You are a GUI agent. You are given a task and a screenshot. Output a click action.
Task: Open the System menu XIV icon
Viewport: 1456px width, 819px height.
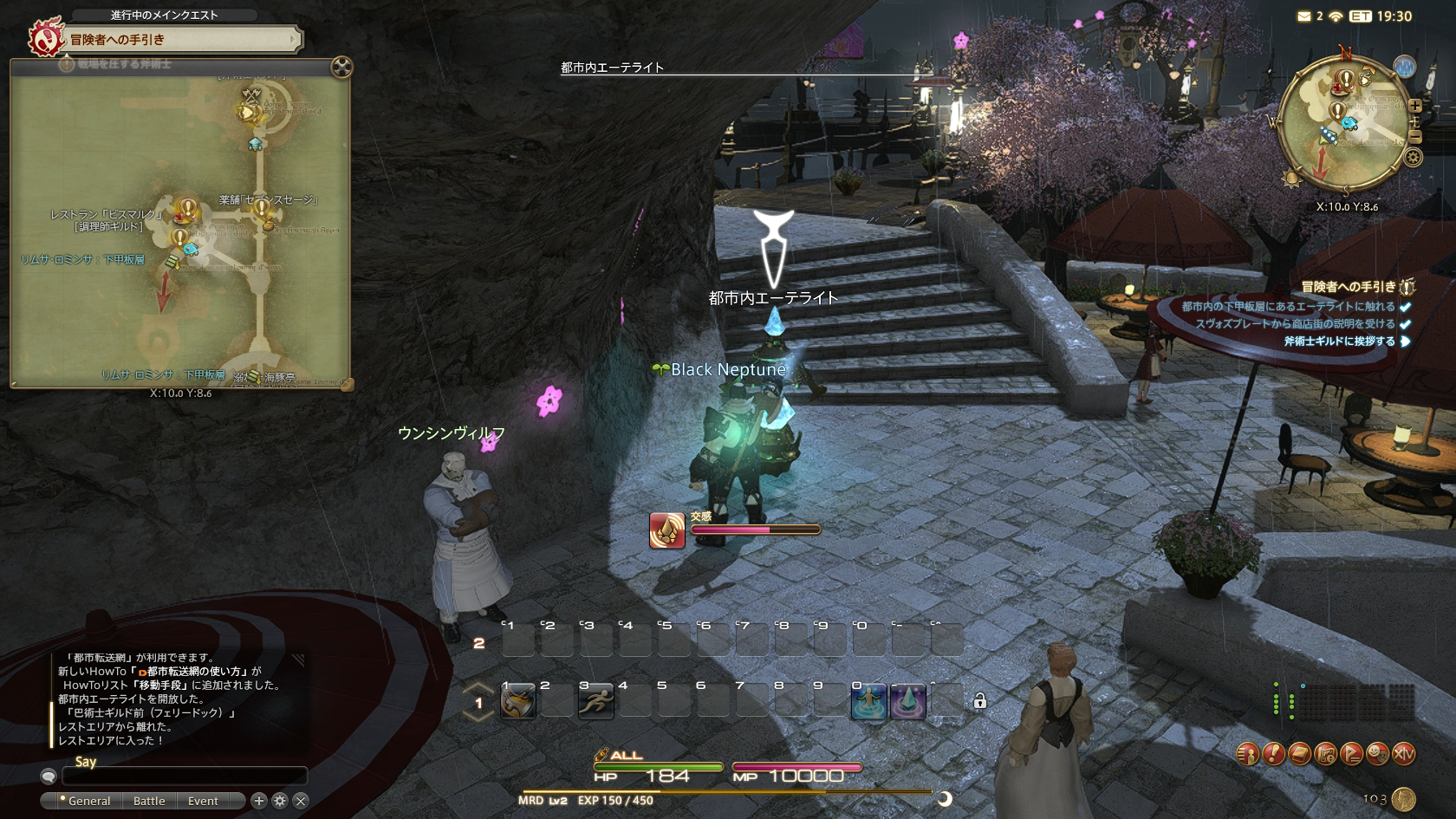click(1403, 754)
